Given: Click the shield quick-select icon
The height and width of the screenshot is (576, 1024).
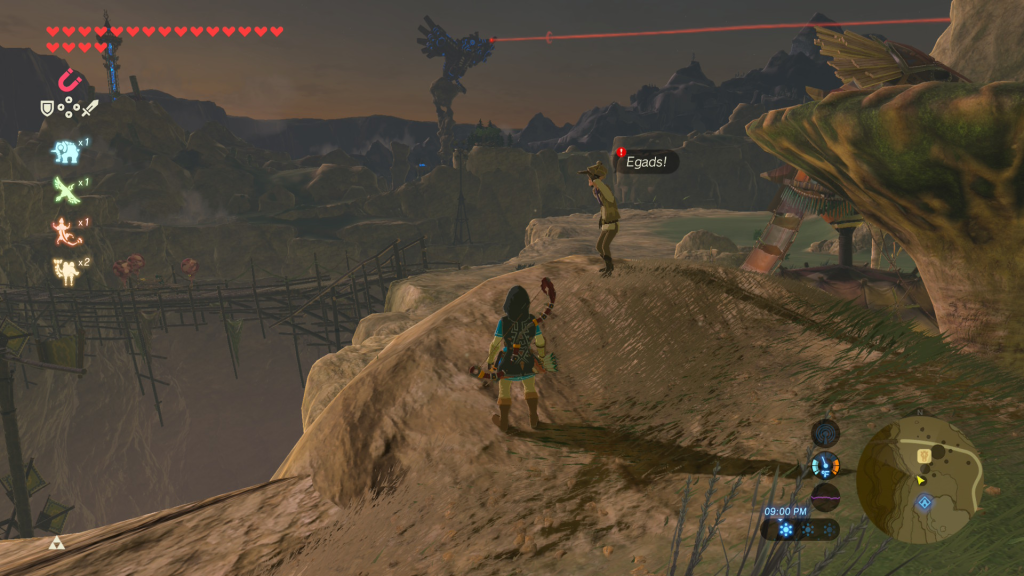Looking at the screenshot, I should point(46,107).
